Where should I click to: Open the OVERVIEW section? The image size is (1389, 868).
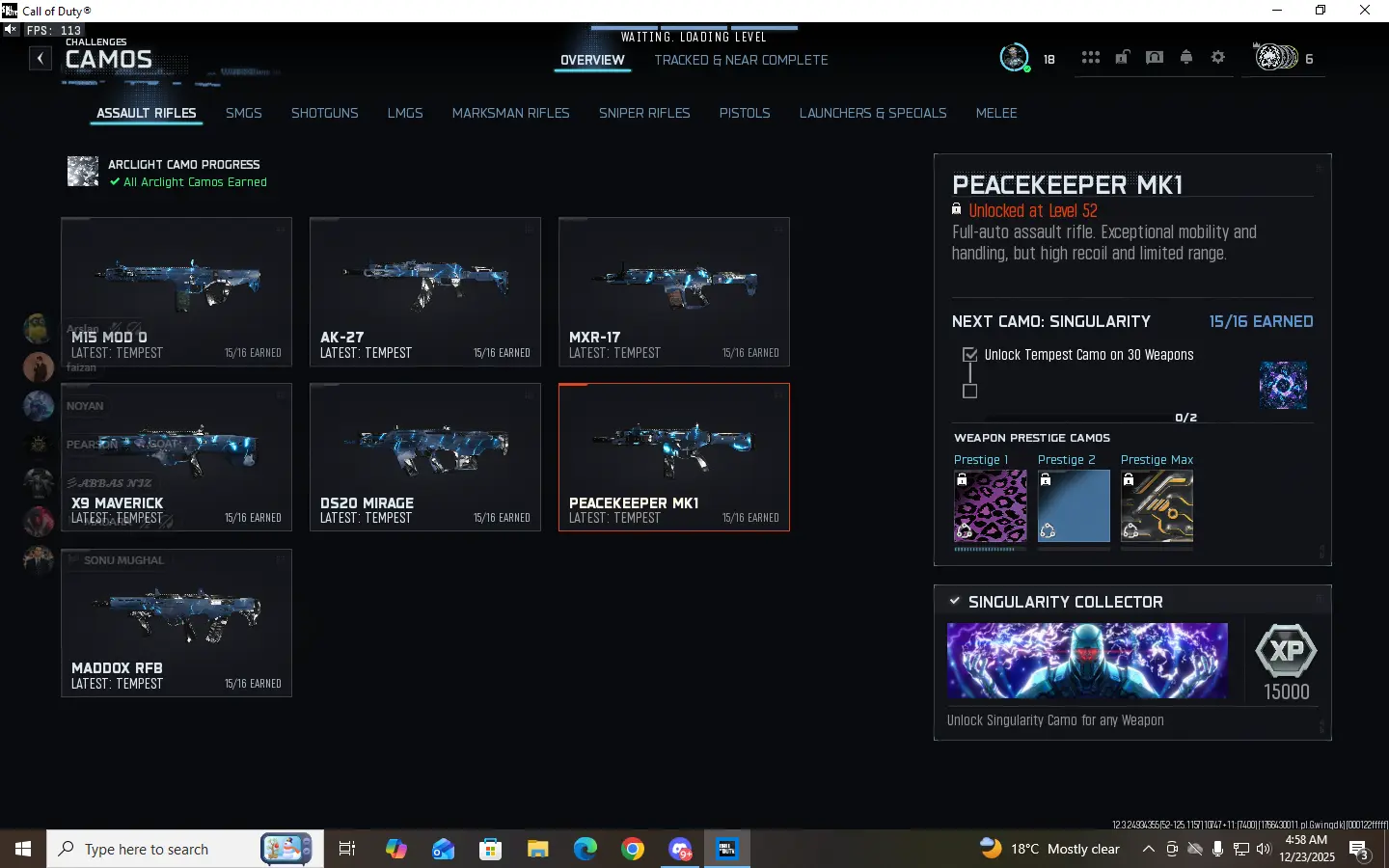coord(592,60)
